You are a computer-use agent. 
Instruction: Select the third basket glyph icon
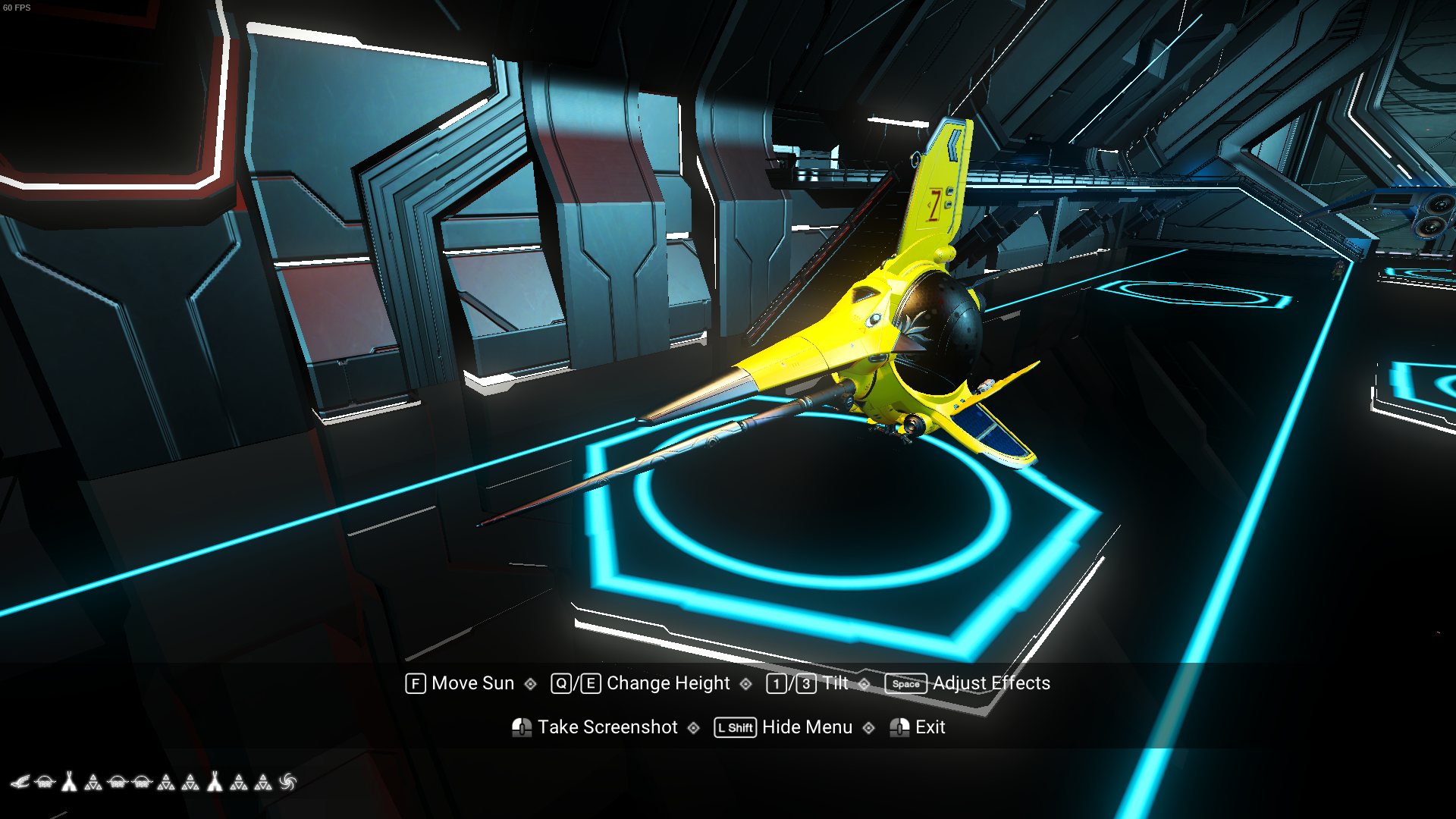coord(143,782)
